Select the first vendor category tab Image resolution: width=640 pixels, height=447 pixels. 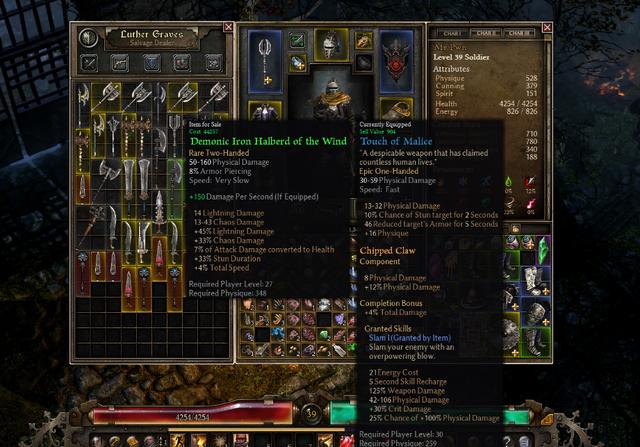(91, 63)
